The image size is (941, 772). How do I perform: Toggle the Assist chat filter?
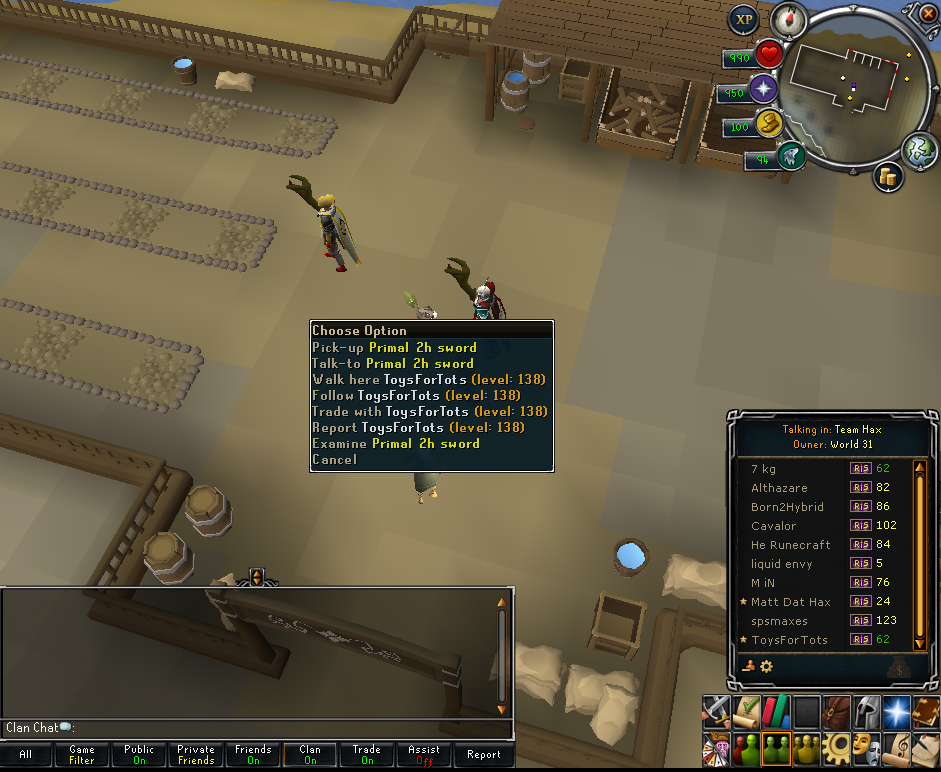424,754
